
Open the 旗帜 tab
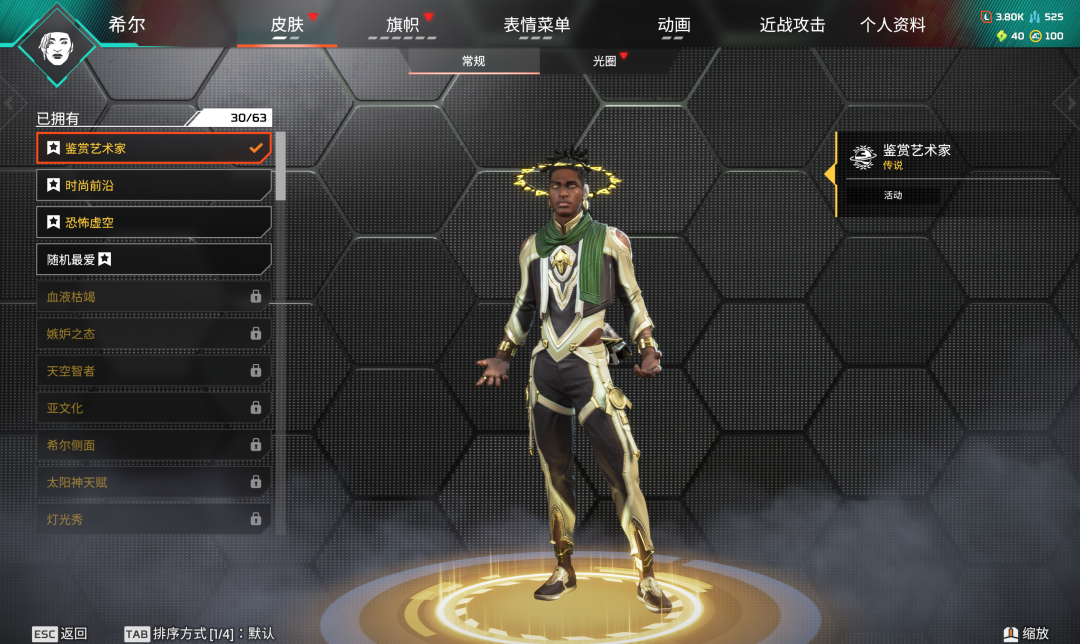point(402,25)
